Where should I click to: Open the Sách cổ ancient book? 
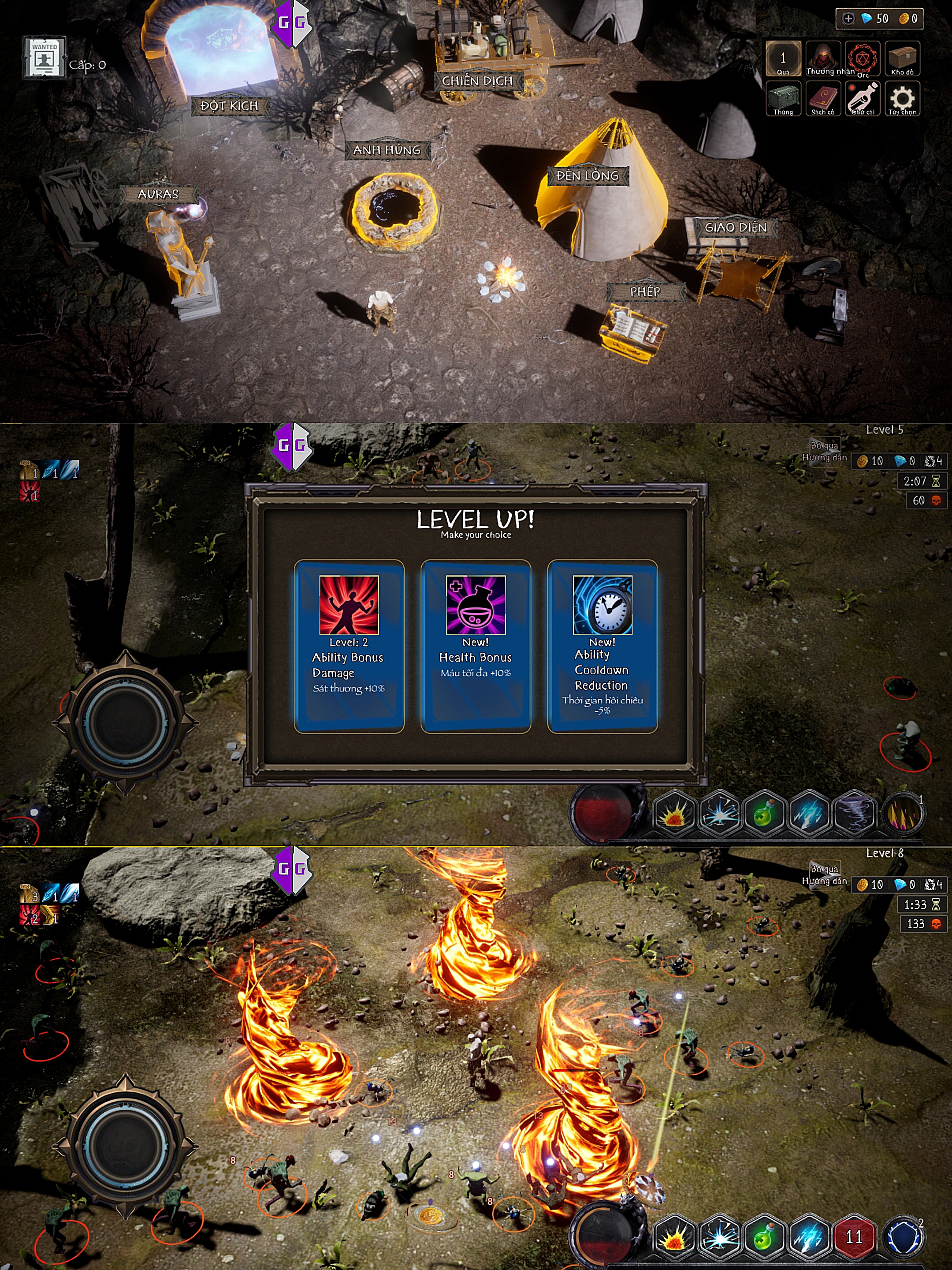823,99
